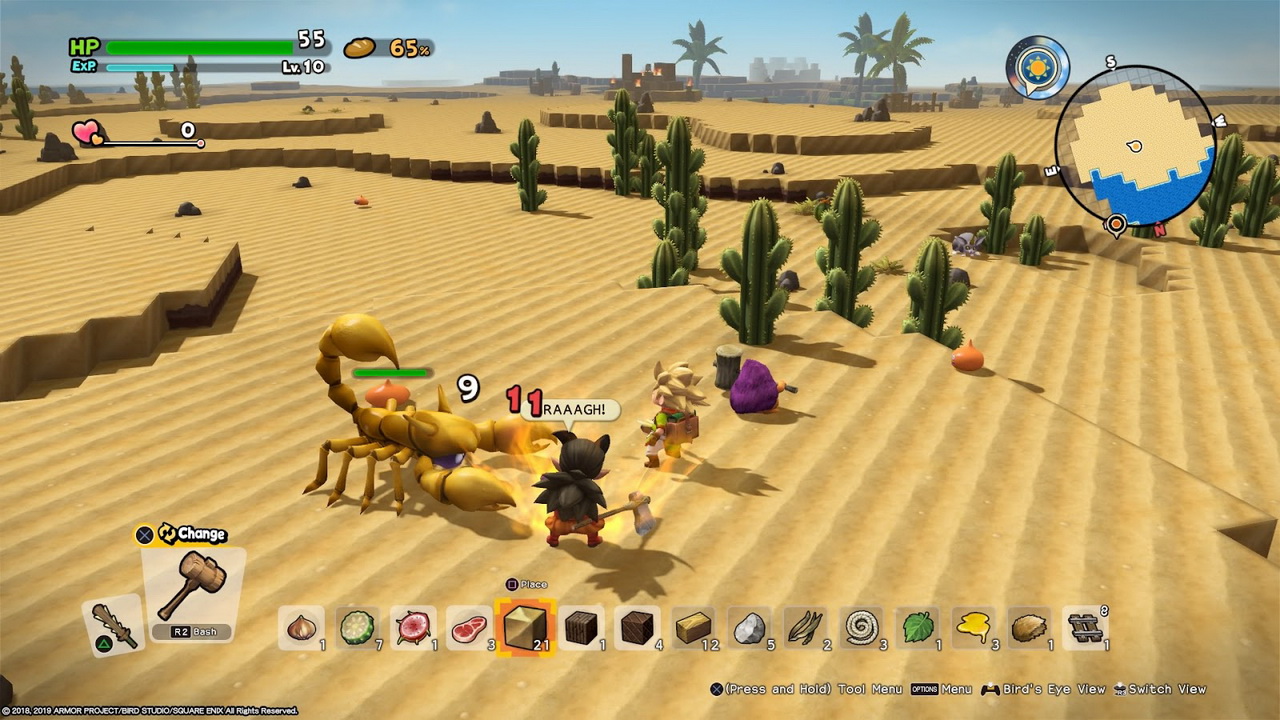Image resolution: width=1280 pixels, height=720 pixels.
Task: Select the yellow goo hotbar slot
Action: pyautogui.click(x=973, y=628)
